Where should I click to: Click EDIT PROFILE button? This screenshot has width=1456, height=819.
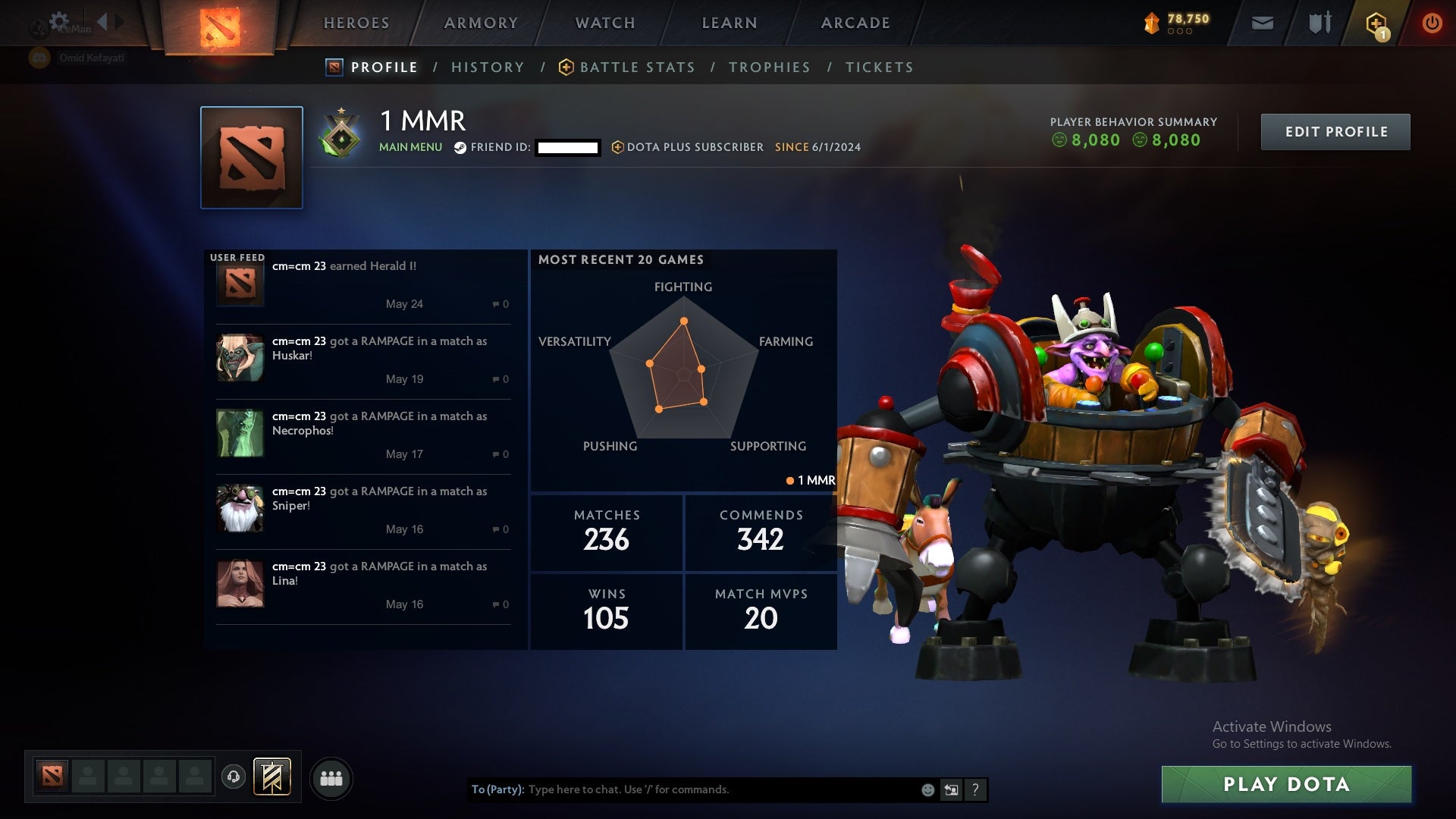click(1335, 131)
